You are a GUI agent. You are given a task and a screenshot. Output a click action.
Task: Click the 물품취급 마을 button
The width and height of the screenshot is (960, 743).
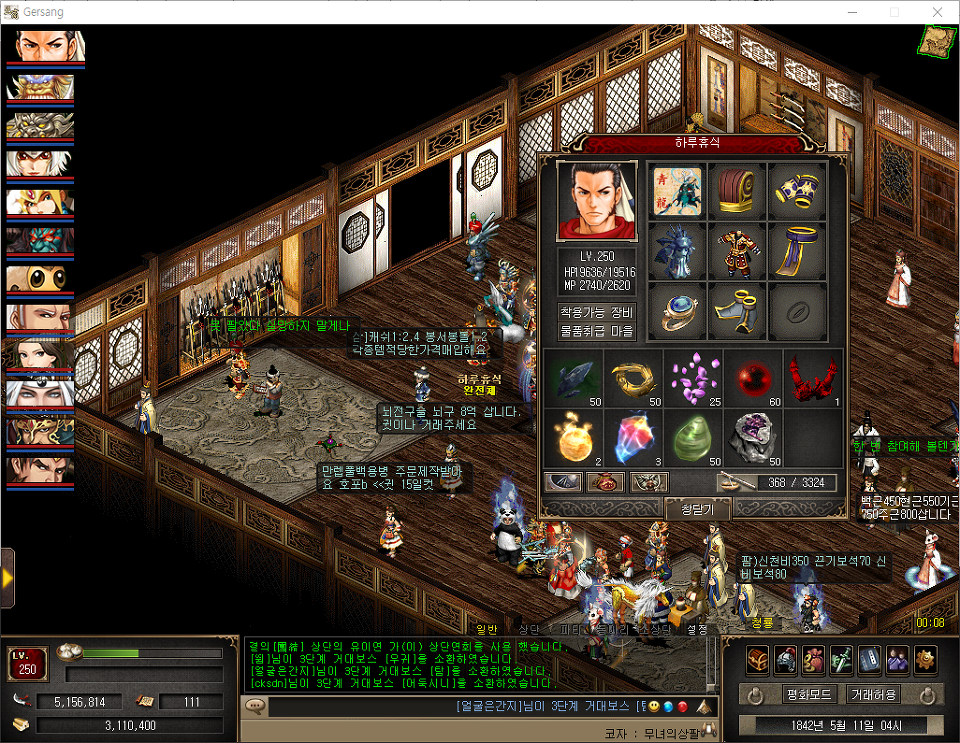[596, 330]
